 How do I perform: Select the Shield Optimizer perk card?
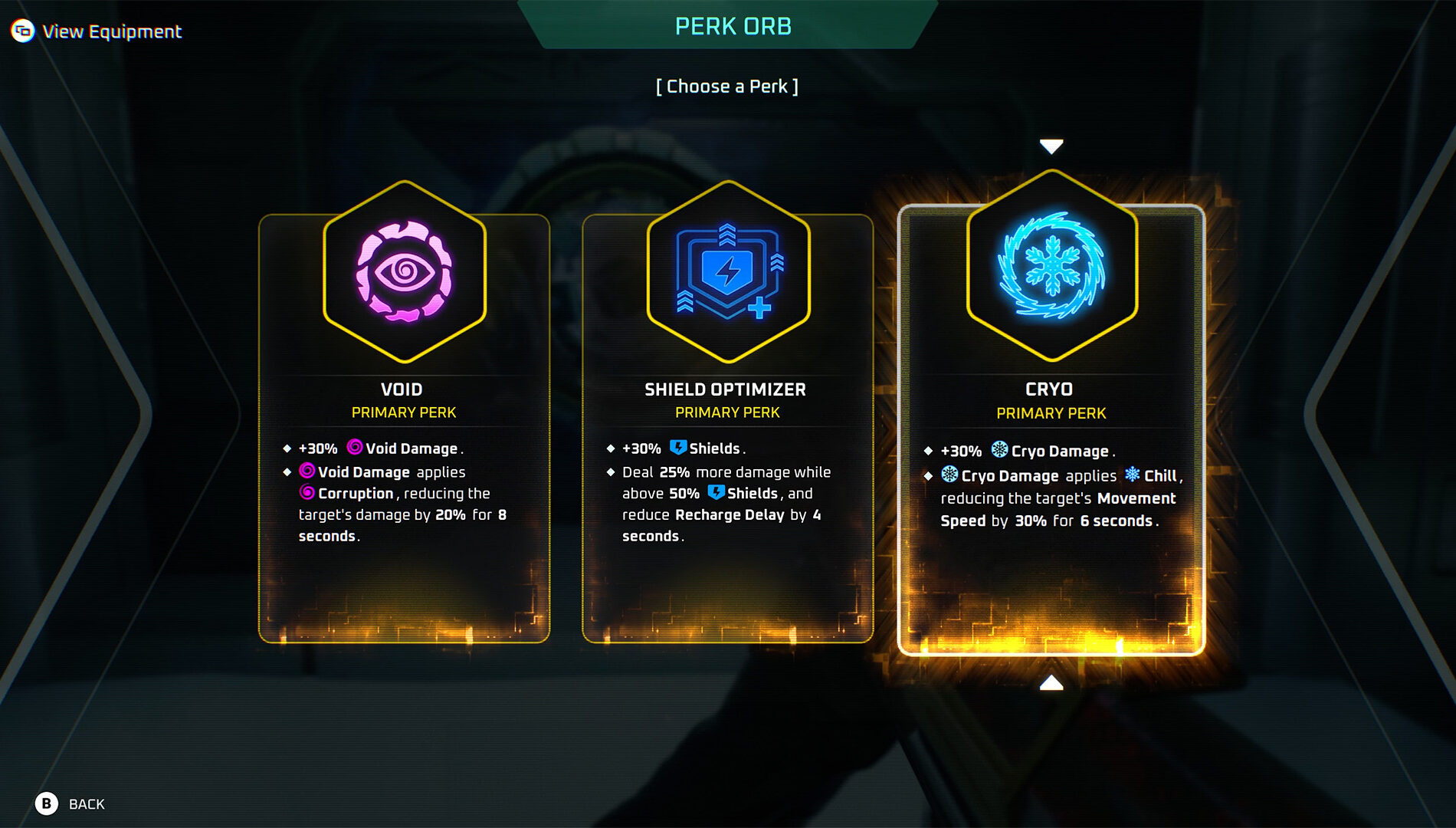(x=727, y=429)
